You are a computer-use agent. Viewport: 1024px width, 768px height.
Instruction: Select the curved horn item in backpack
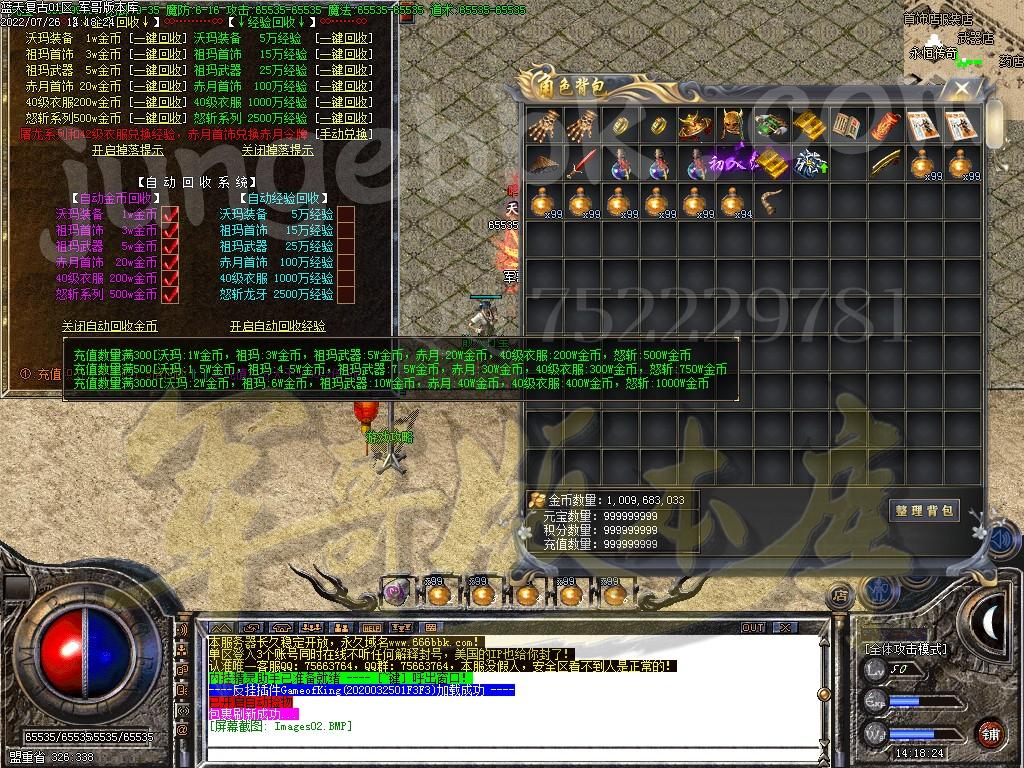coord(769,202)
